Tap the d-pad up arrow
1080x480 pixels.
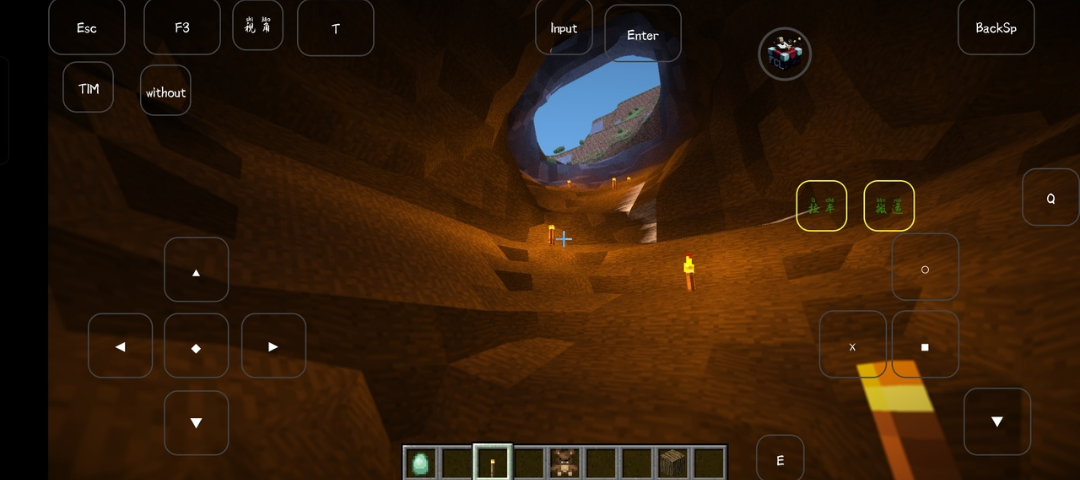(196, 270)
